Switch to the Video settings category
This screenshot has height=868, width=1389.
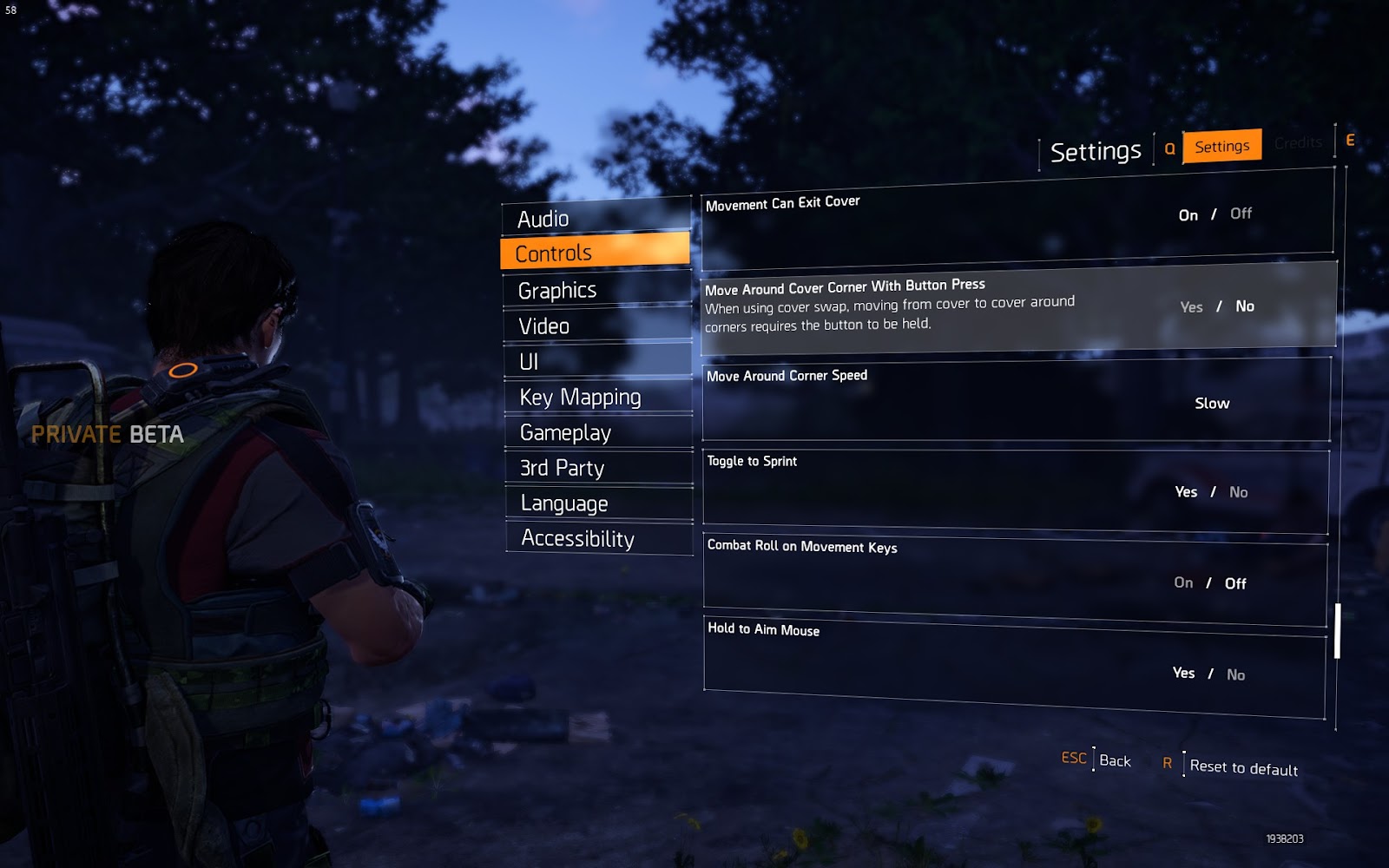(597, 325)
